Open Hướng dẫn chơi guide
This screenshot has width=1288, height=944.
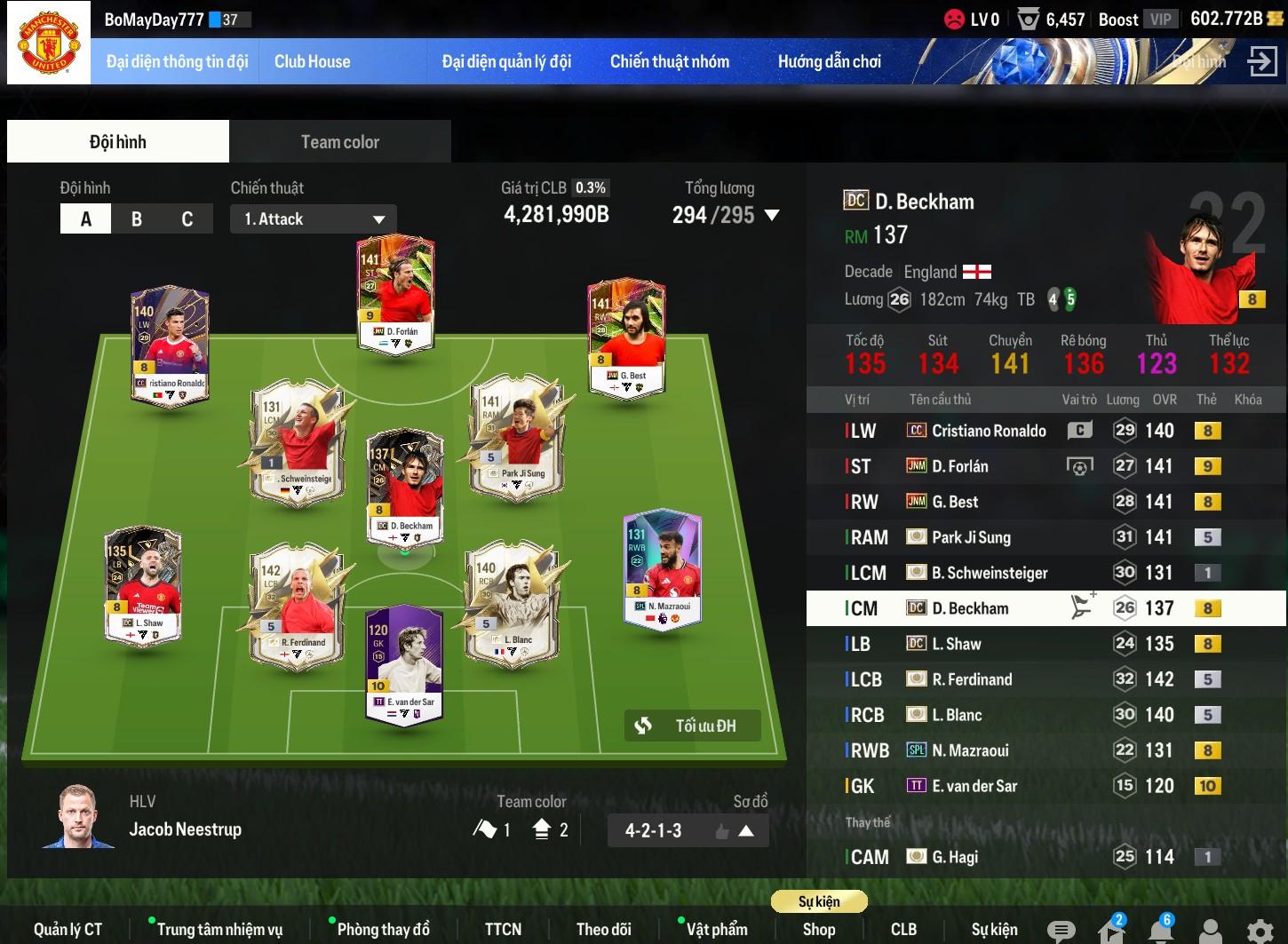point(829,62)
